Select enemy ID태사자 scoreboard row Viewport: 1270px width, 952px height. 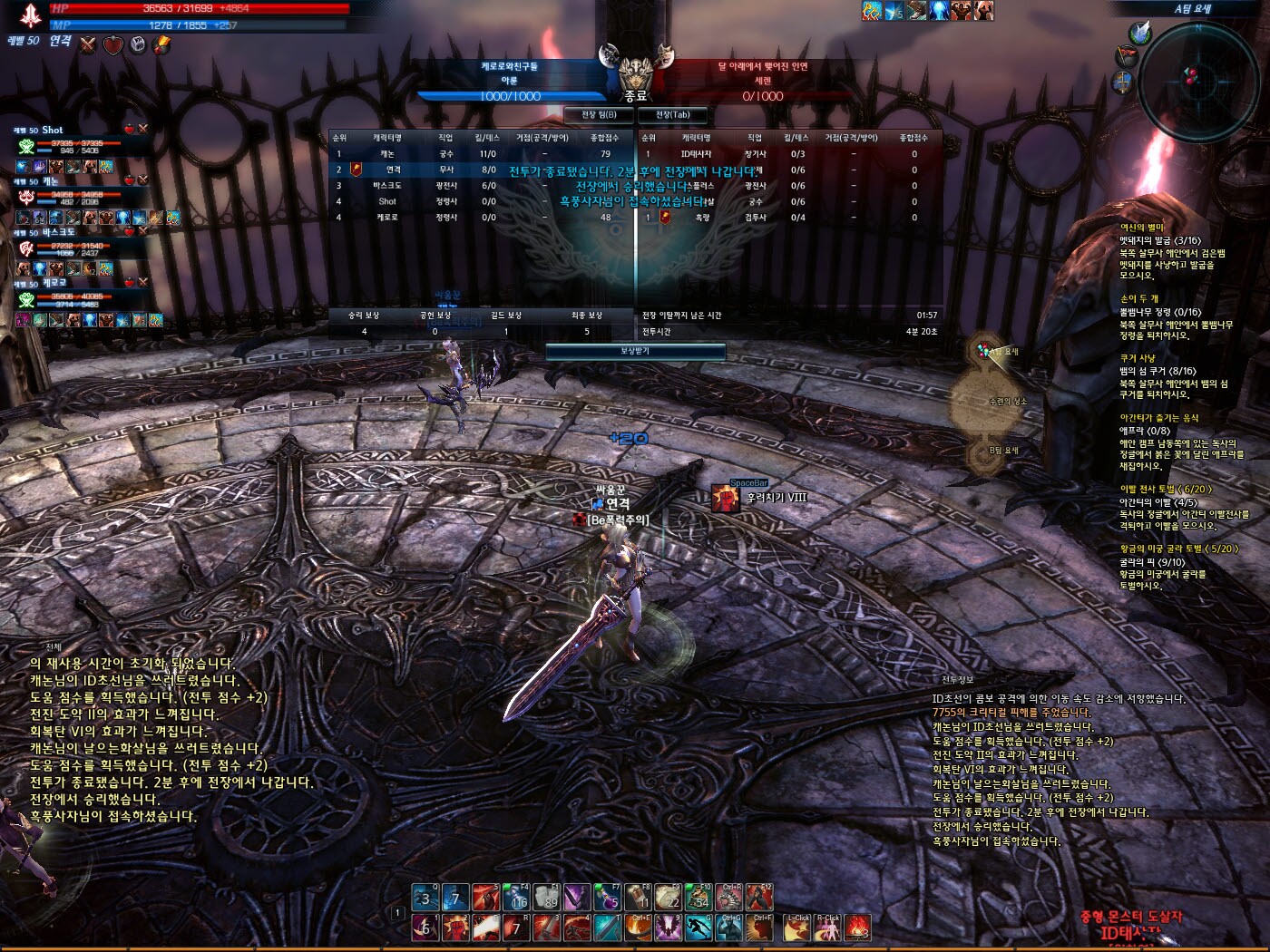click(697, 154)
